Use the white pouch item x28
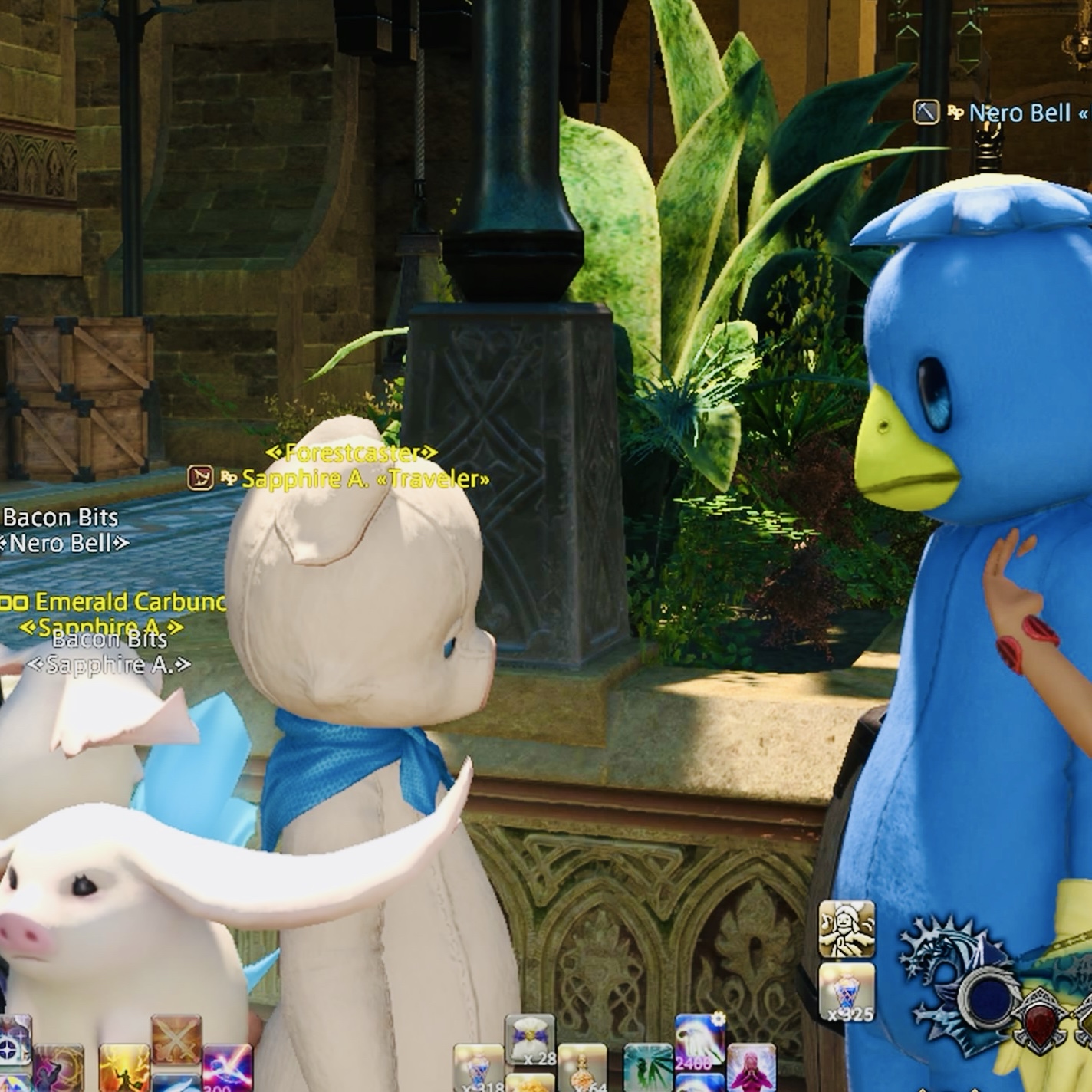This screenshot has width=1092, height=1092. [530, 1040]
